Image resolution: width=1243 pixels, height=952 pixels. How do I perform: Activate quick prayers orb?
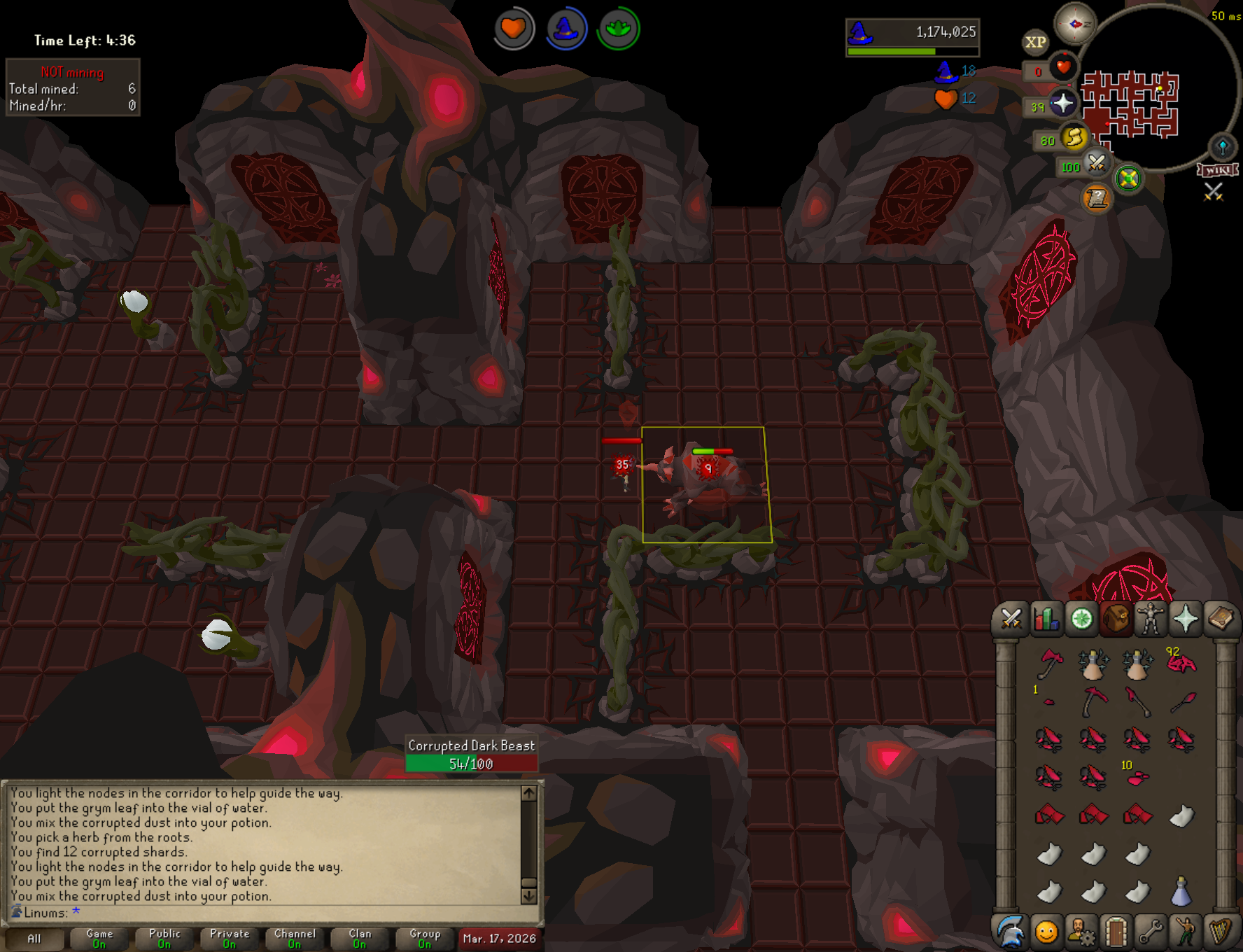[1062, 104]
